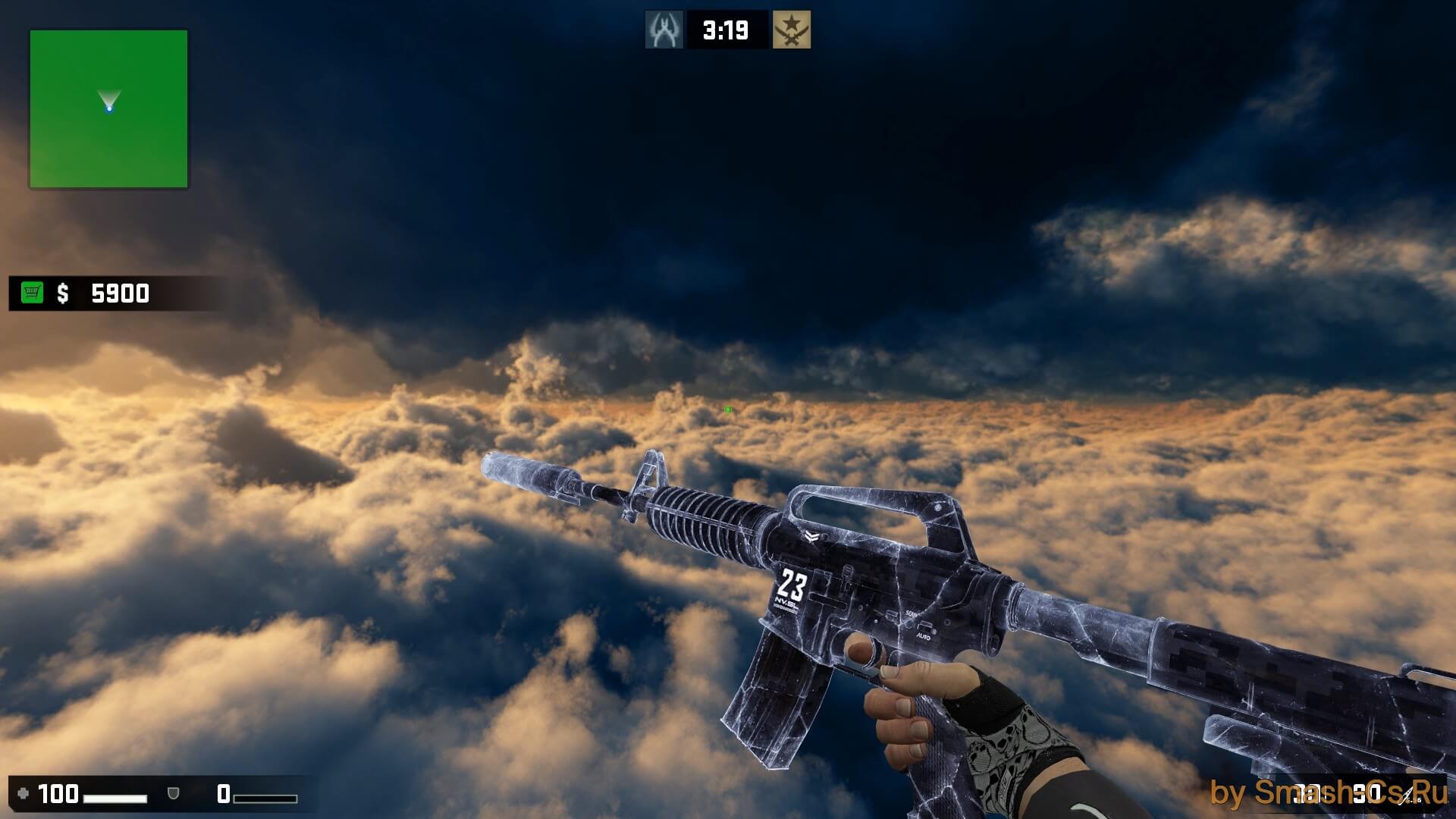Open the buy menu cart icon
Screen dimensions: 1456x819
coord(33,293)
